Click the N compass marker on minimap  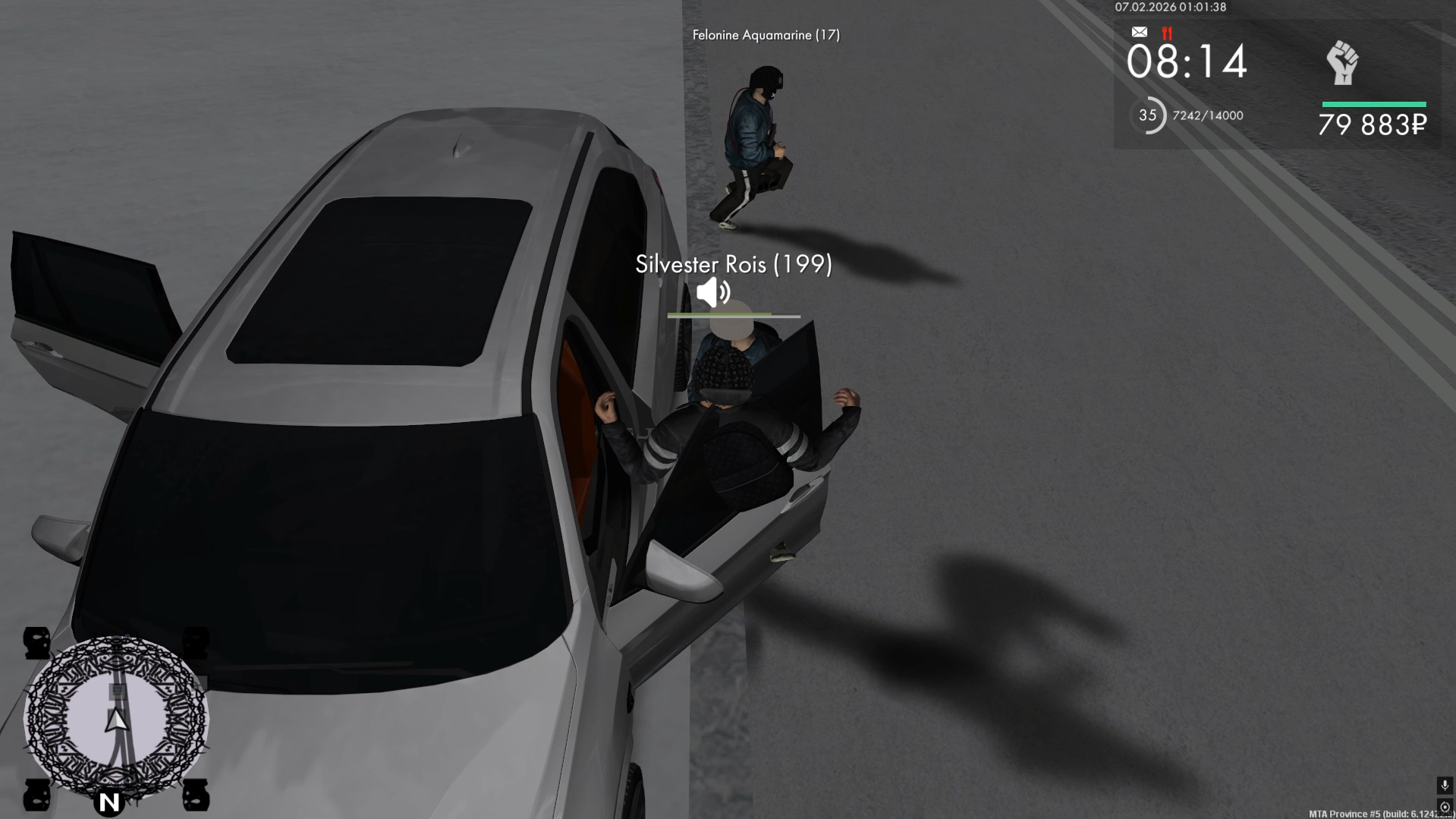(109, 802)
